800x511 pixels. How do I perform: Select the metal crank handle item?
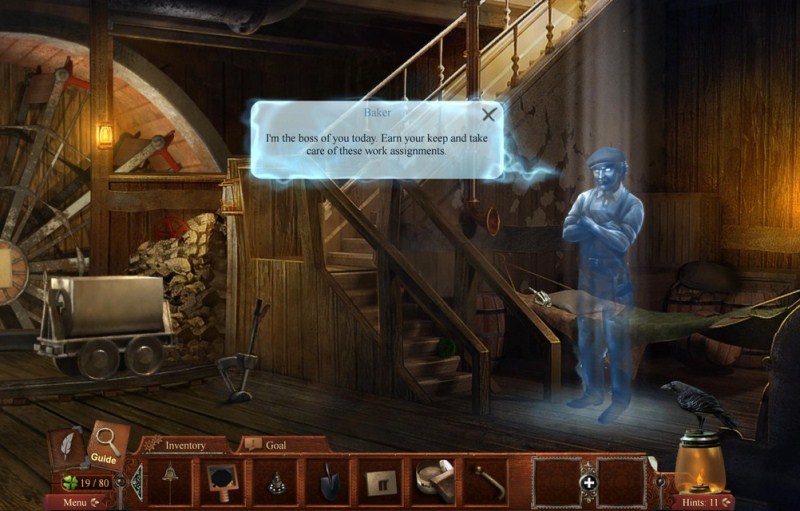click(x=486, y=481)
